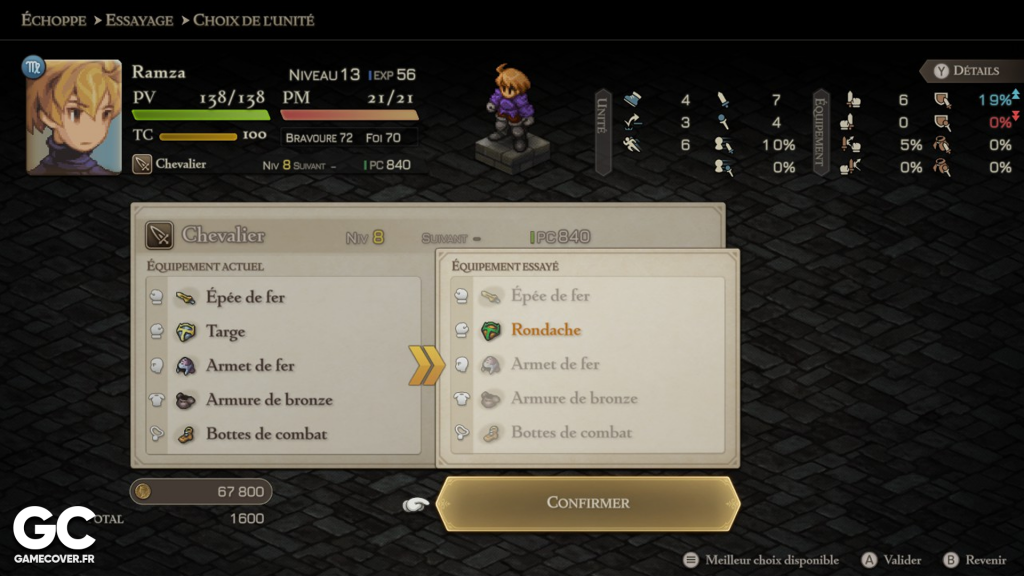This screenshot has width=1024, height=576.
Task: Pick the tried Armure de bronze slot
Action: [574, 398]
